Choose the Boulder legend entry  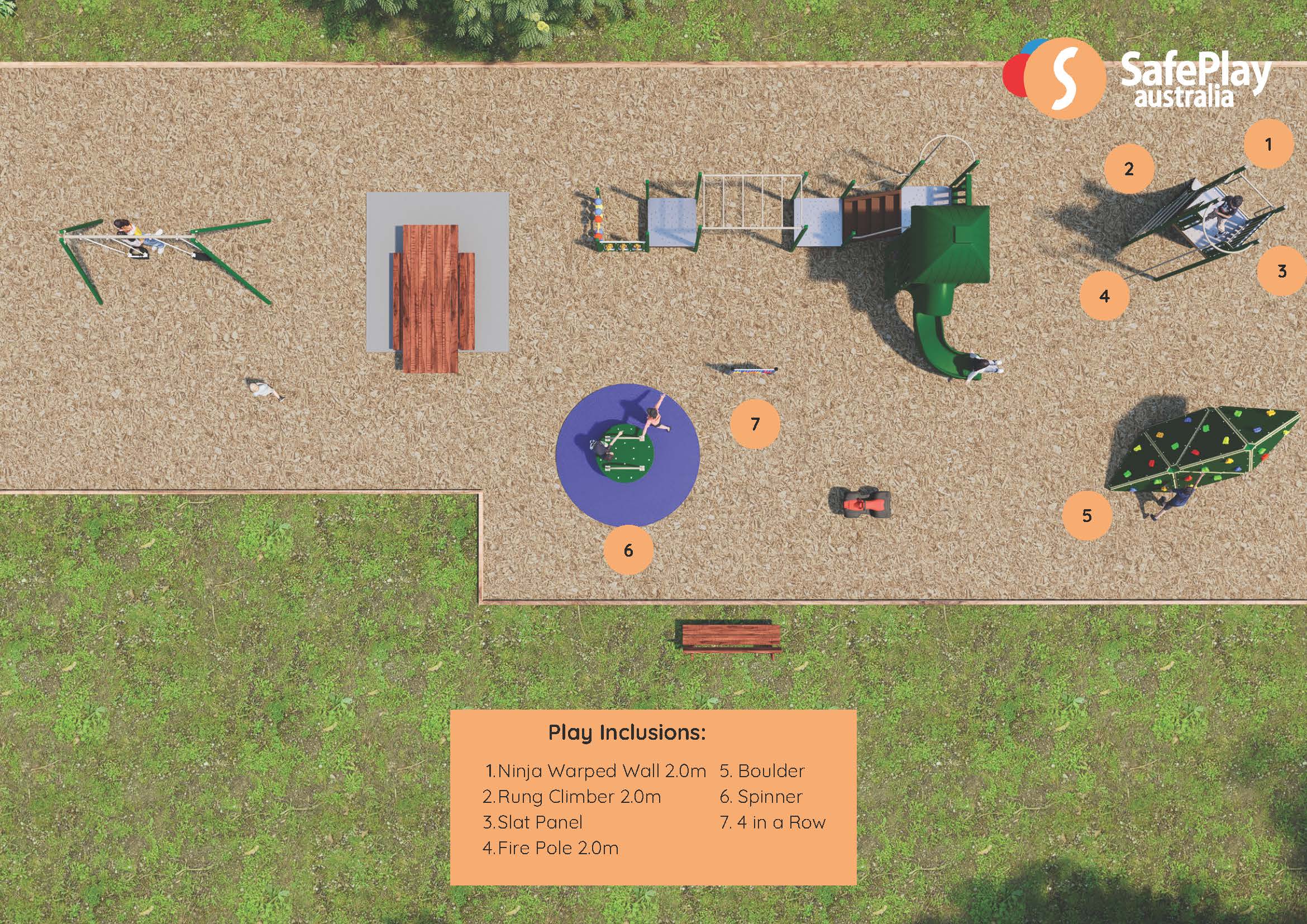(x=762, y=771)
